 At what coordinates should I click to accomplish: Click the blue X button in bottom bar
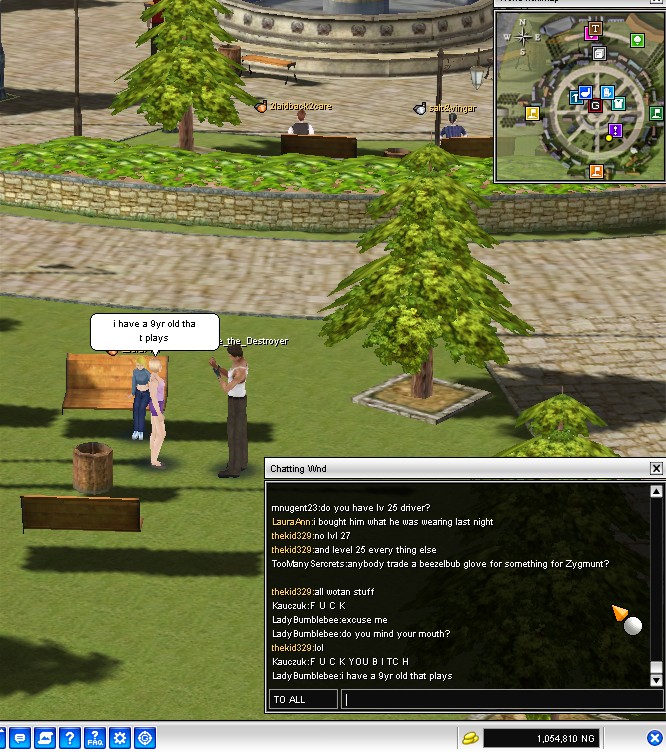click(654, 739)
